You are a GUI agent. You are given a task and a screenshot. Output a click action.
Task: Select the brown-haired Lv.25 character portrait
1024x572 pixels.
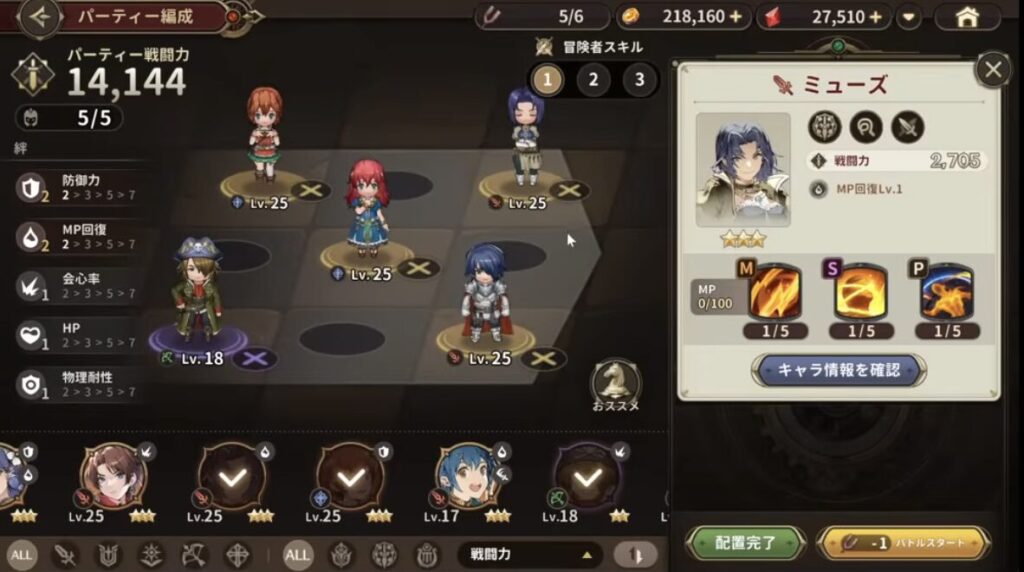[112, 475]
